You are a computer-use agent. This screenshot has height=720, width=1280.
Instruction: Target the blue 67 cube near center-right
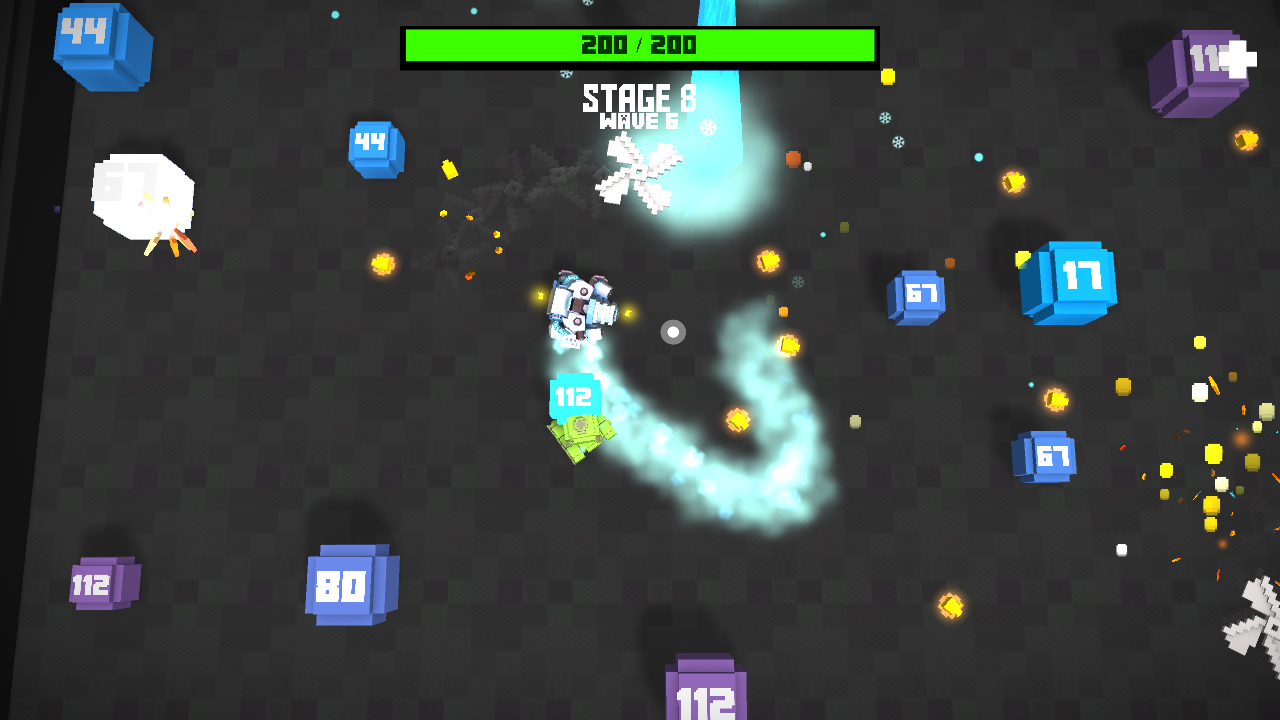[918, 295]
